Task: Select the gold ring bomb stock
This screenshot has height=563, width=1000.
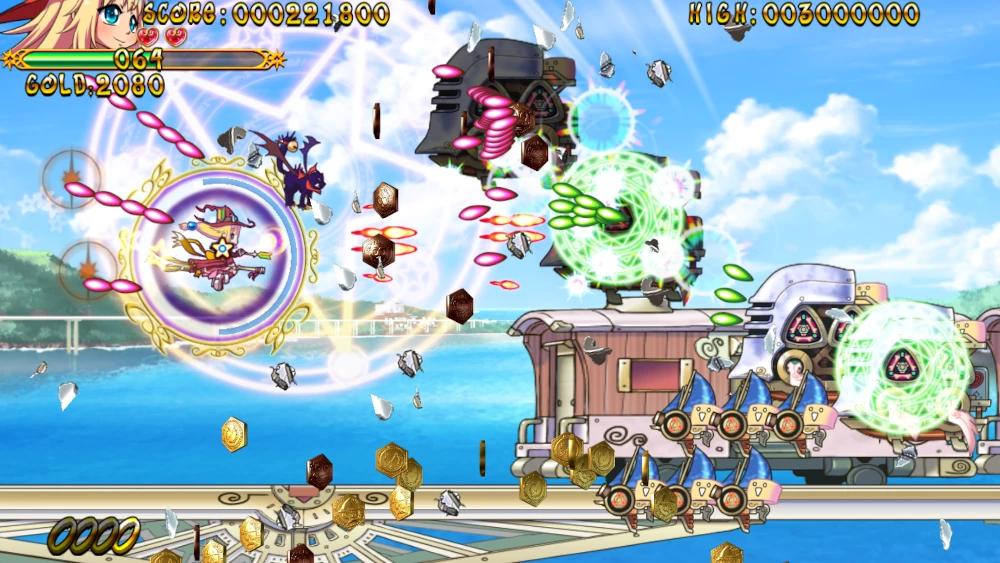Action: click(93, 535)
